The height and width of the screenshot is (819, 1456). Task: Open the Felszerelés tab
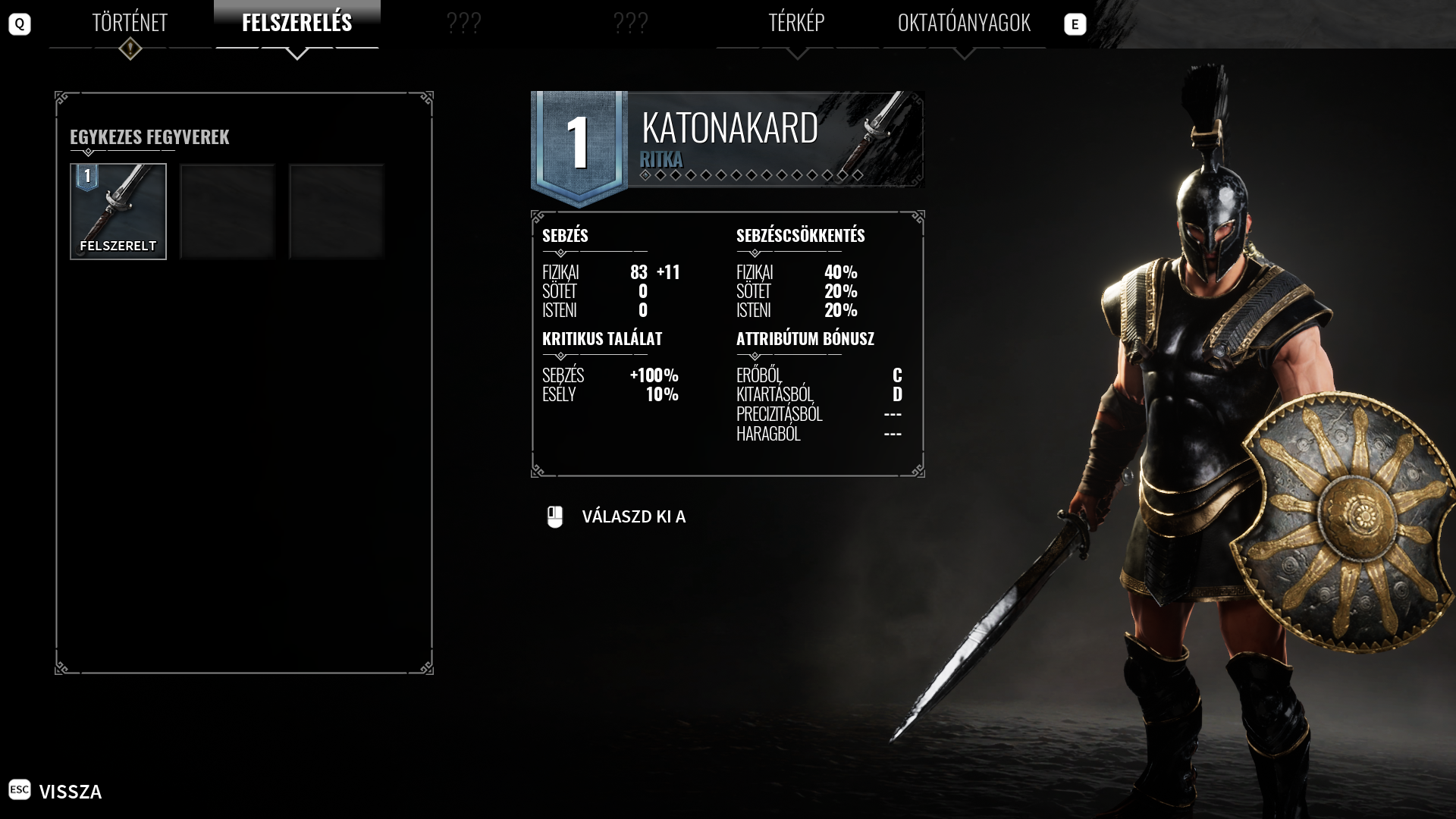coord(297,23)
